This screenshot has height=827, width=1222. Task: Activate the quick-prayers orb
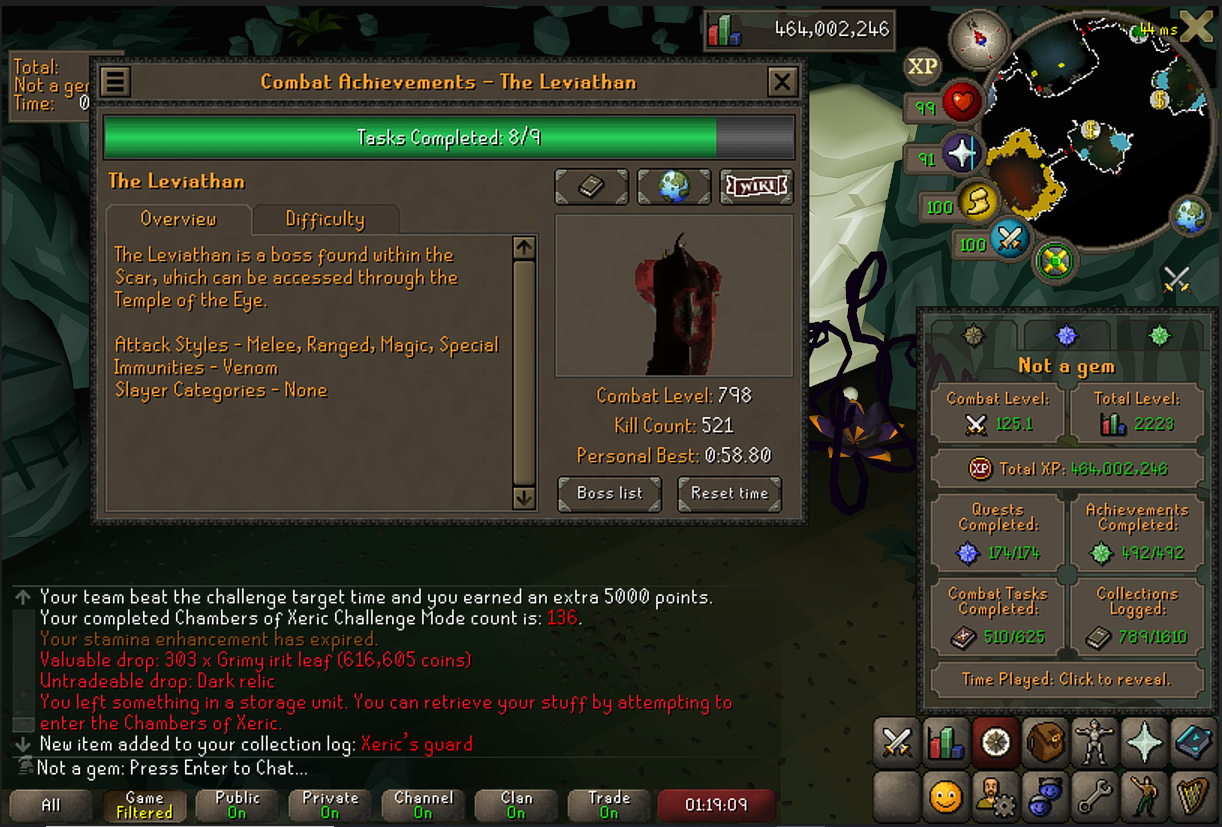click(x=962, y=155)
